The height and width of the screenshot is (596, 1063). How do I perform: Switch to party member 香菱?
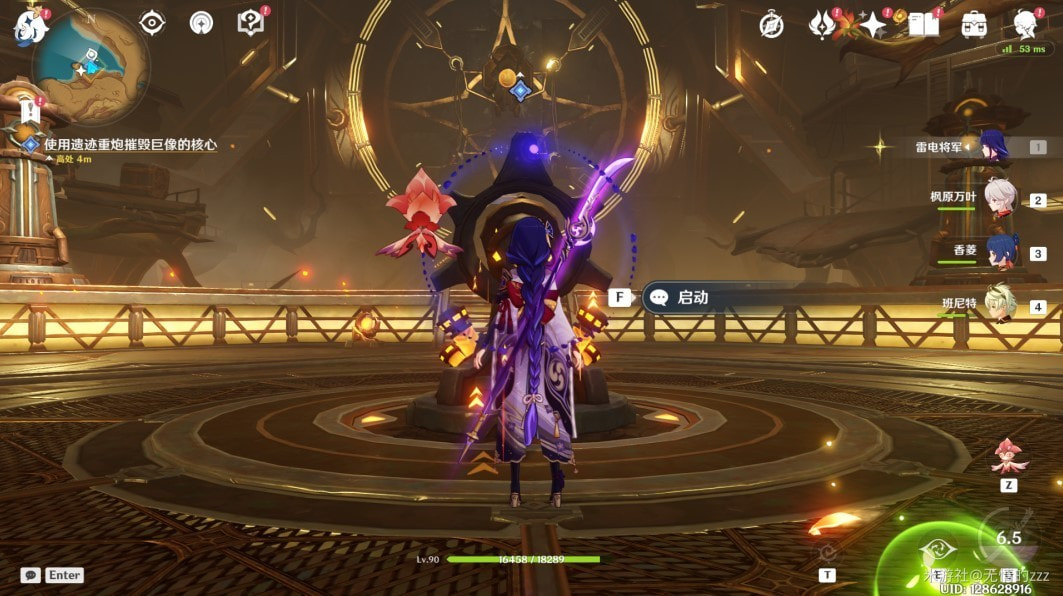[x=998, y=251]
